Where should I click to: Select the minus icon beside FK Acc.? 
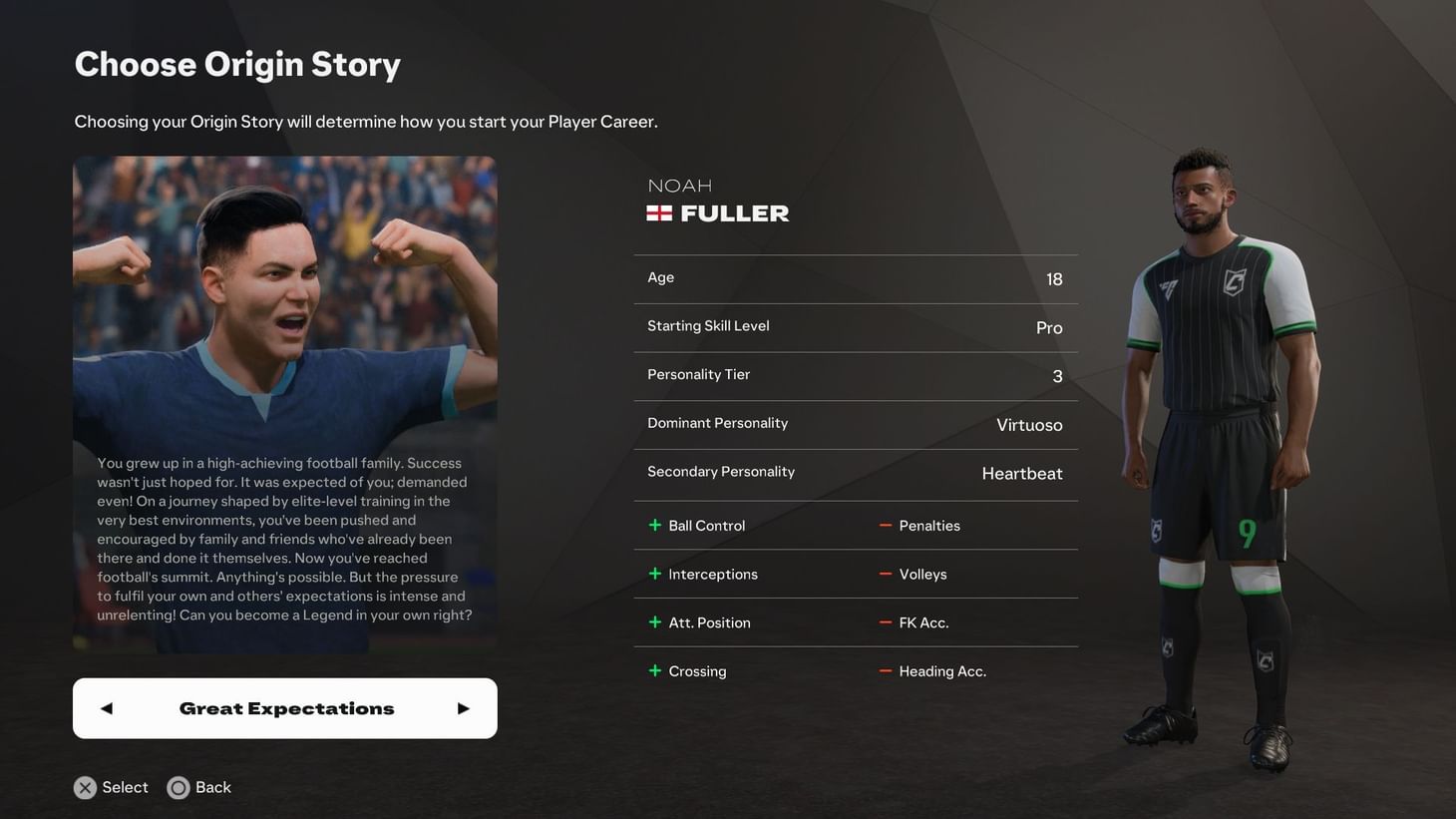click(885, 621)
